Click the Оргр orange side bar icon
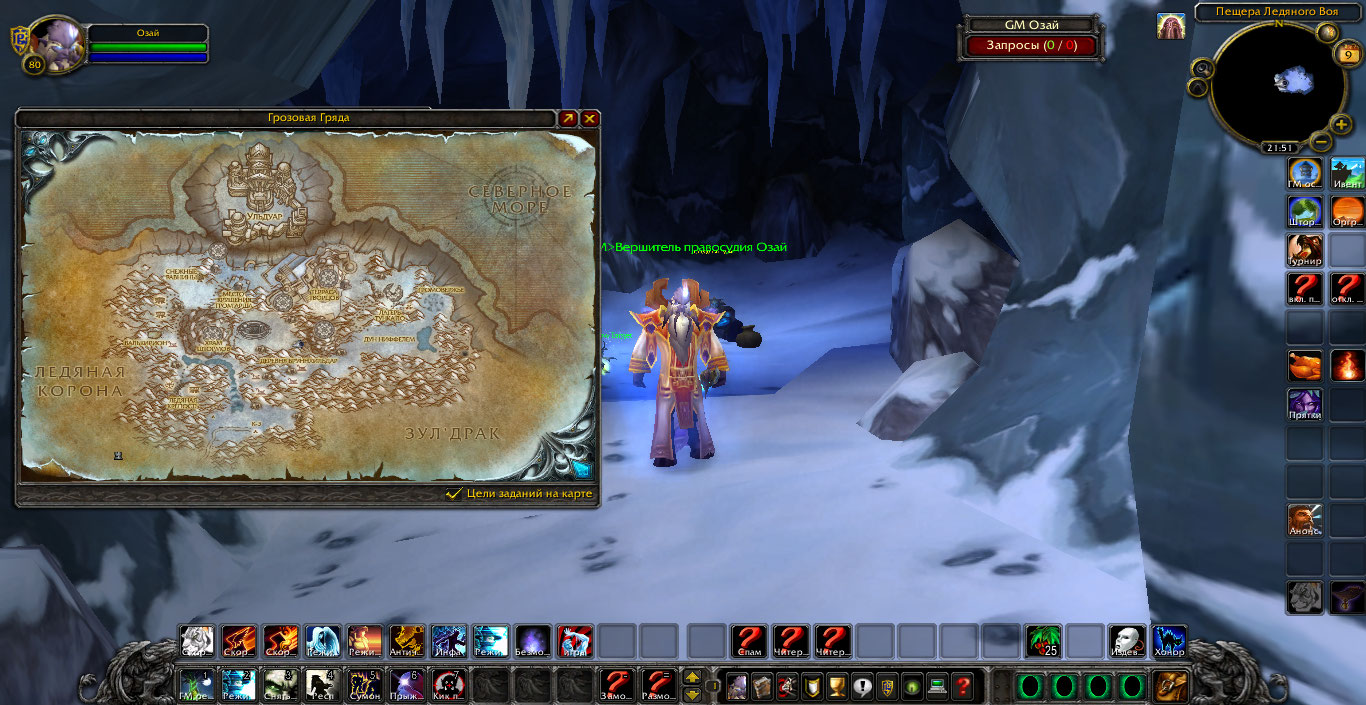Viewport: 1366px width, 705px height. coord(1347,211)
